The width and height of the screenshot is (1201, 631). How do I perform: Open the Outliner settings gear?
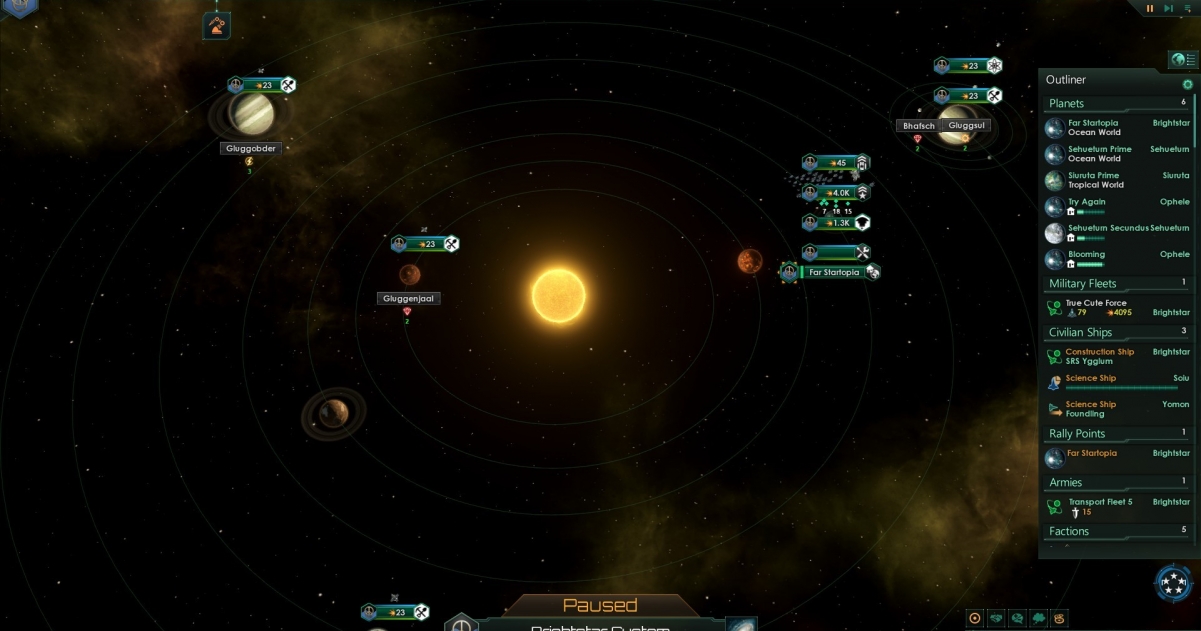1188,85
